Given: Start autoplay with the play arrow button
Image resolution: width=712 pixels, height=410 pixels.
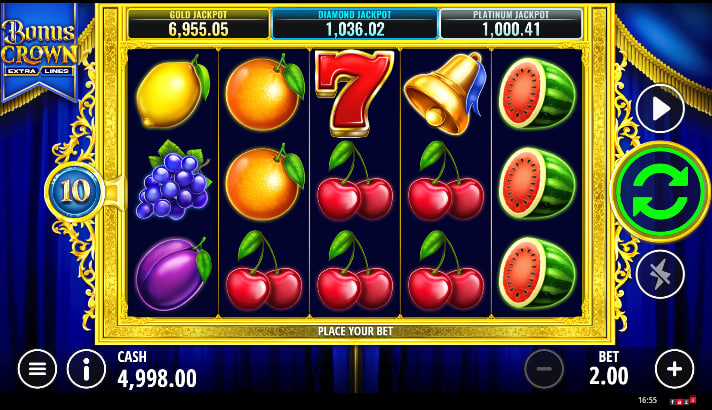Looking at the screenshot, I should click(660, 109).
